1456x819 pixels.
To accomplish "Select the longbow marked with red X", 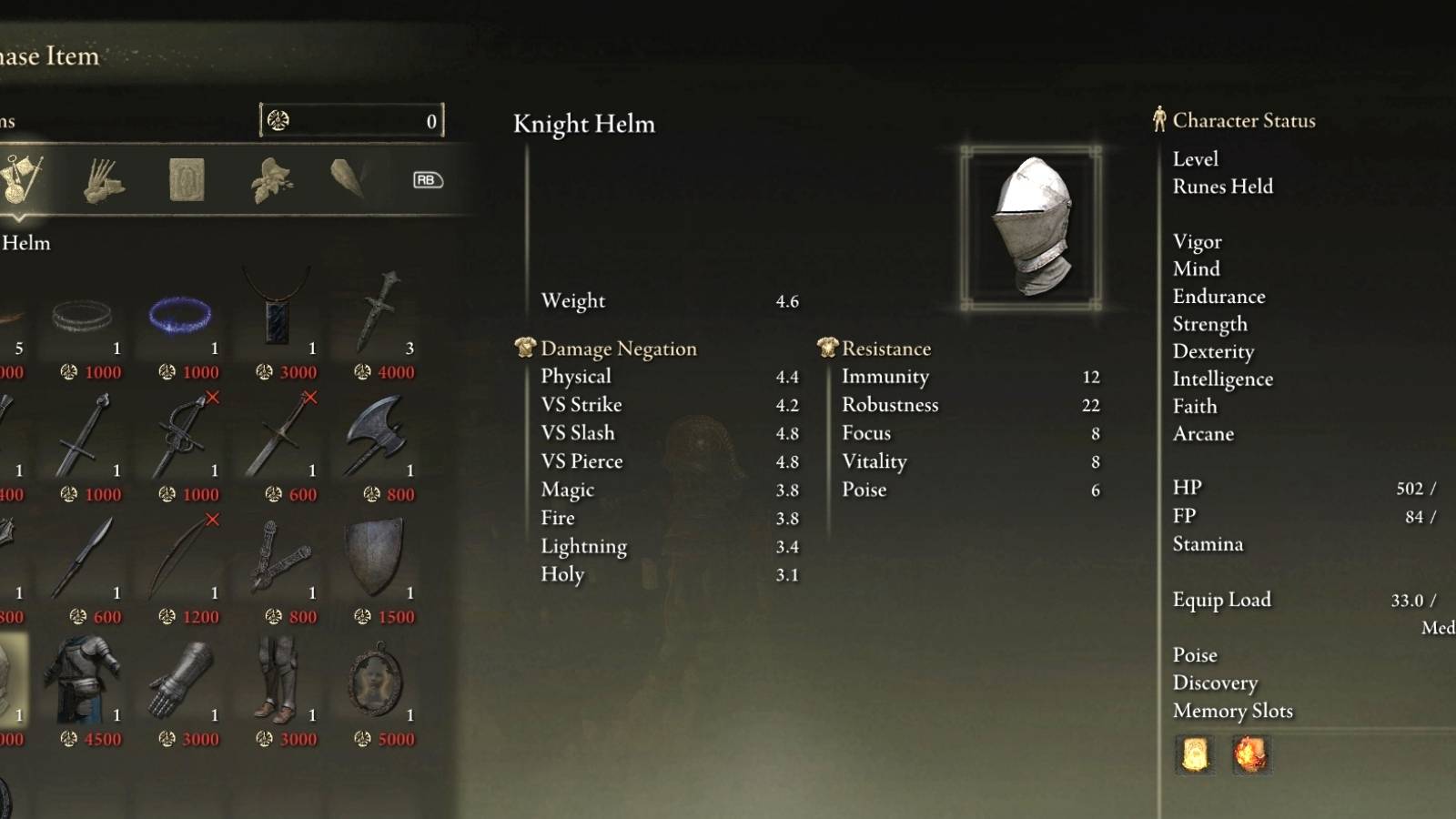I will [x=177, y=557].
